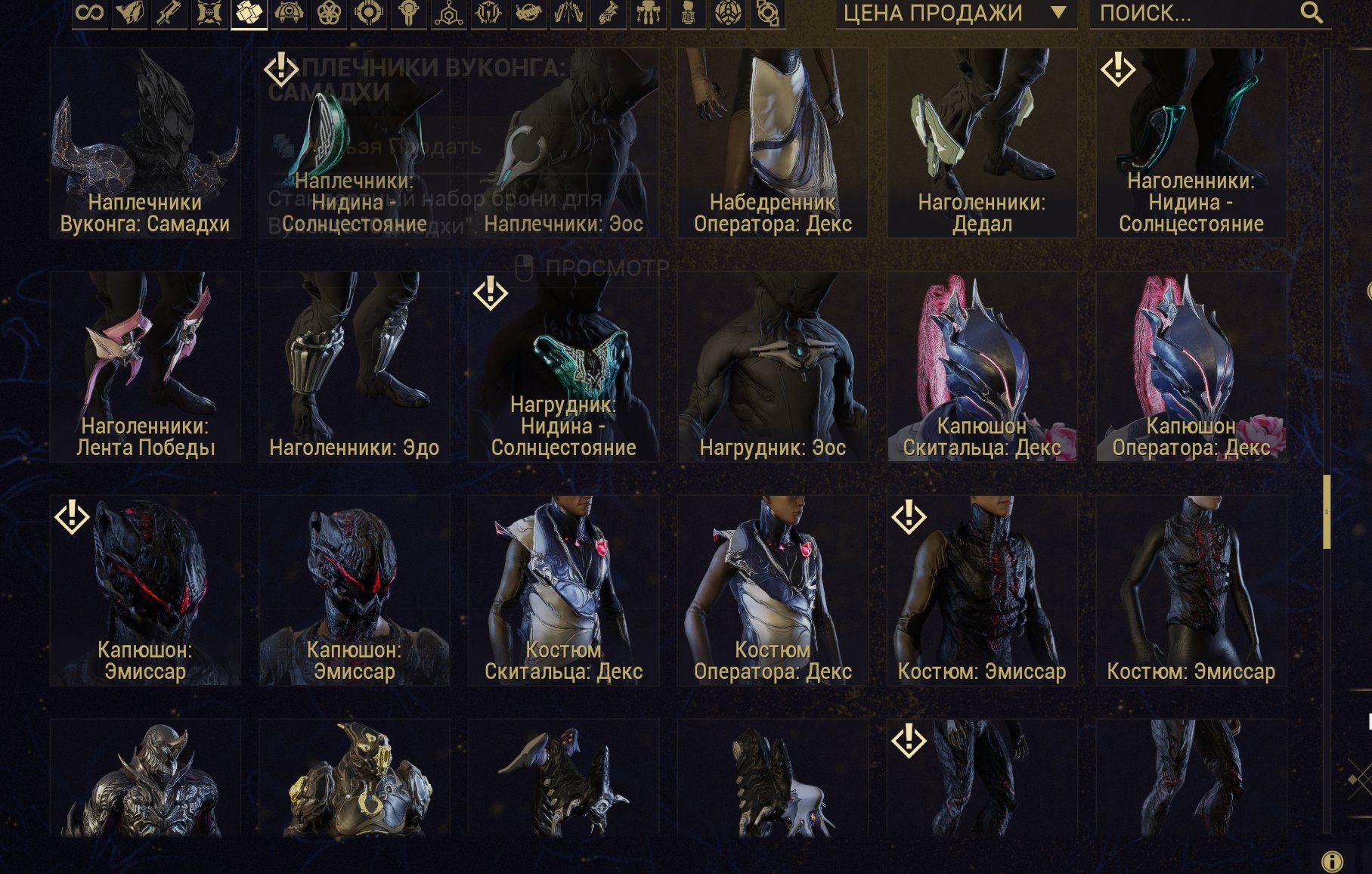The height and width of the screenshot is (874, 1372).
Task: Select Набедренник Оператора: Декс
Action: click(773, 144)
